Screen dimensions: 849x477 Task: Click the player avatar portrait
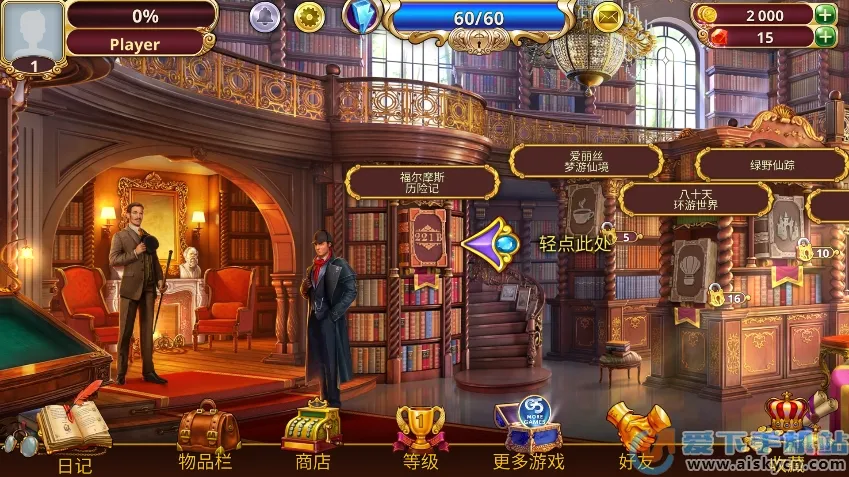[32, 33]
